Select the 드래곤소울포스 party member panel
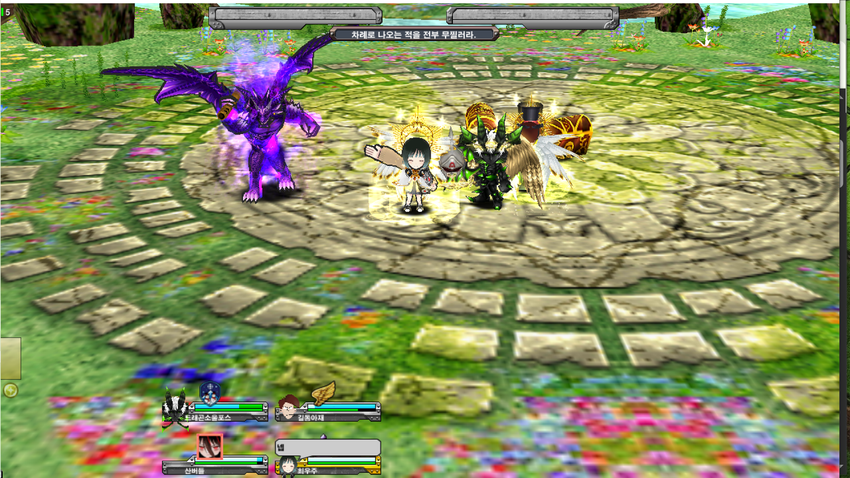The width and height of the screenshot is (850, 478). pos(228,409)
